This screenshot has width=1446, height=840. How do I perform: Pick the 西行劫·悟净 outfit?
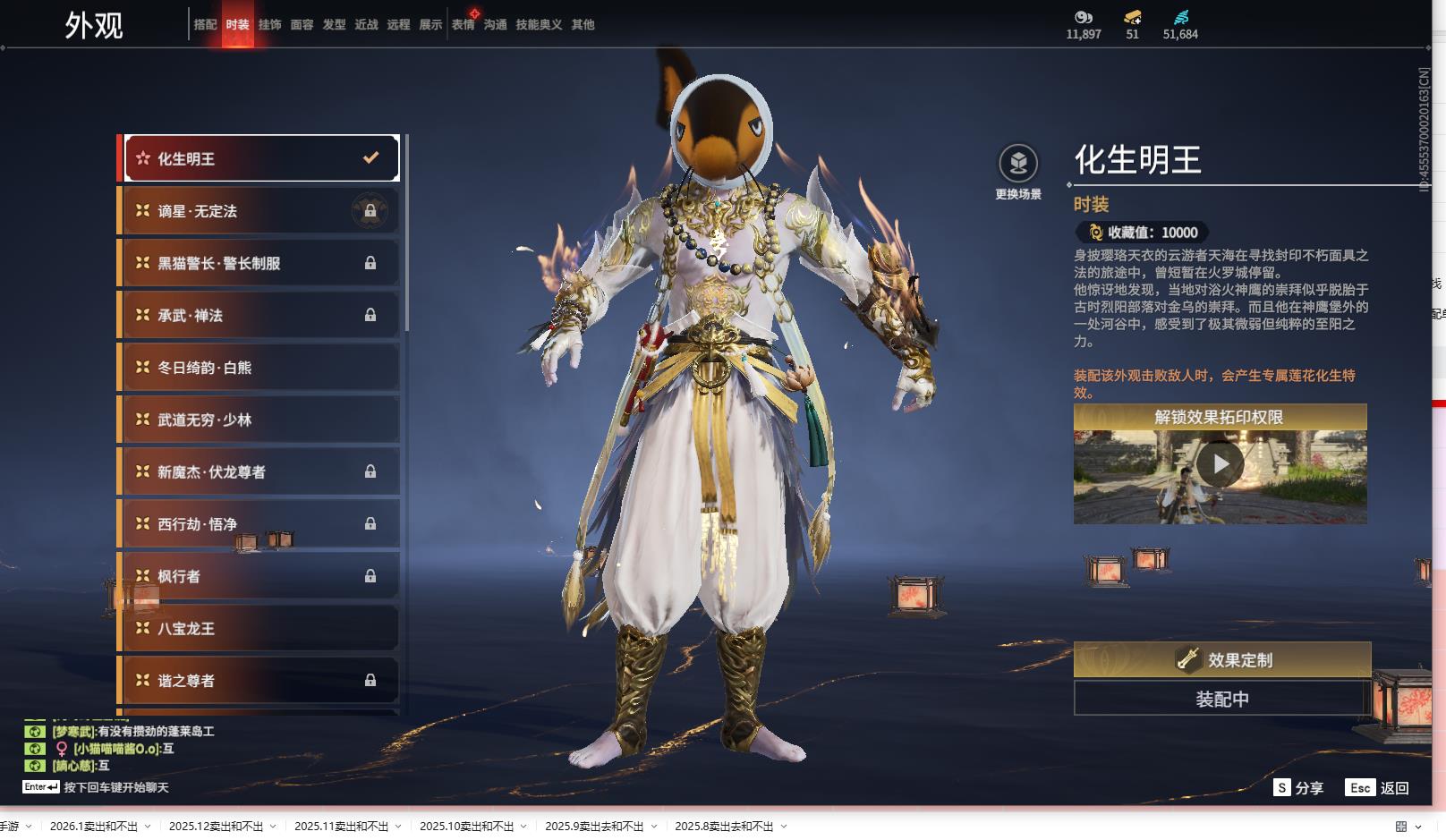pyautogui.click(x=259, y=524)
